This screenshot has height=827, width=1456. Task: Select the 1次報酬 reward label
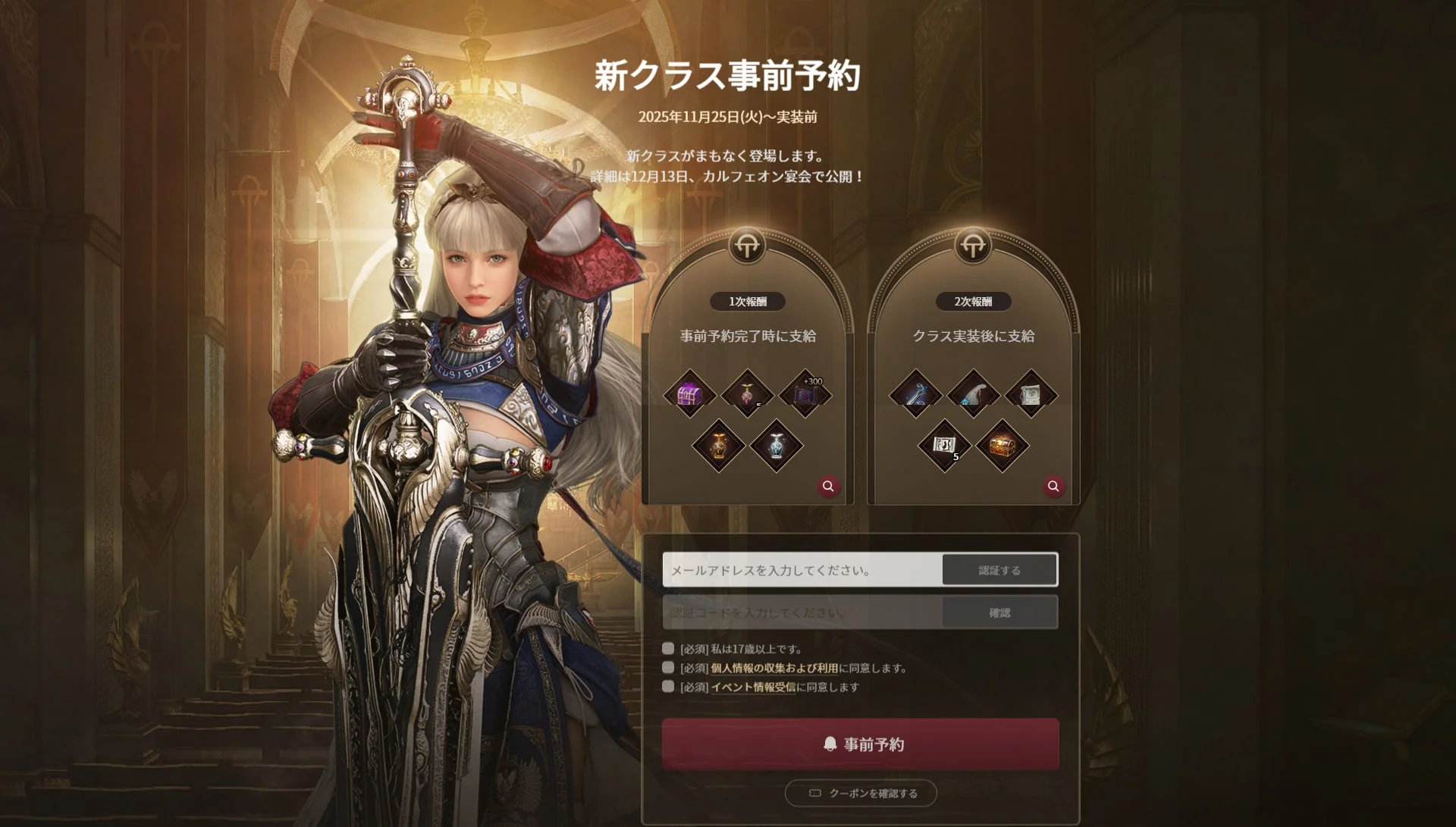748,302
